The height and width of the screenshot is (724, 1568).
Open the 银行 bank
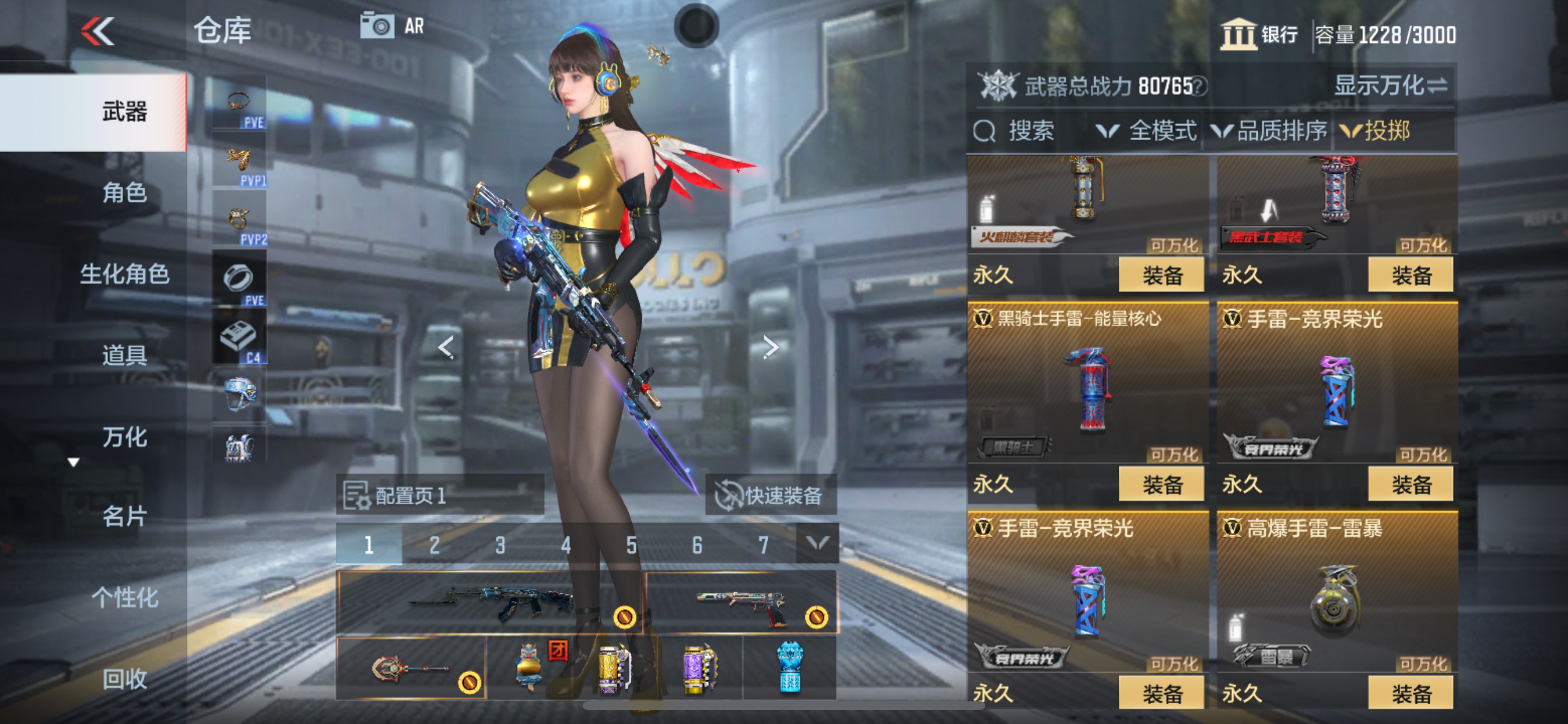(1259, 34)
